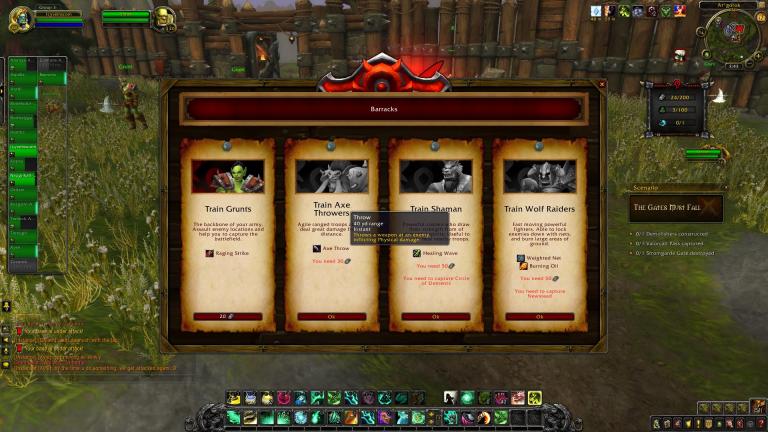Select the player portrait frame
Image resolution: width=768 pixels, height=432 pixels.
tap(20, 18)
